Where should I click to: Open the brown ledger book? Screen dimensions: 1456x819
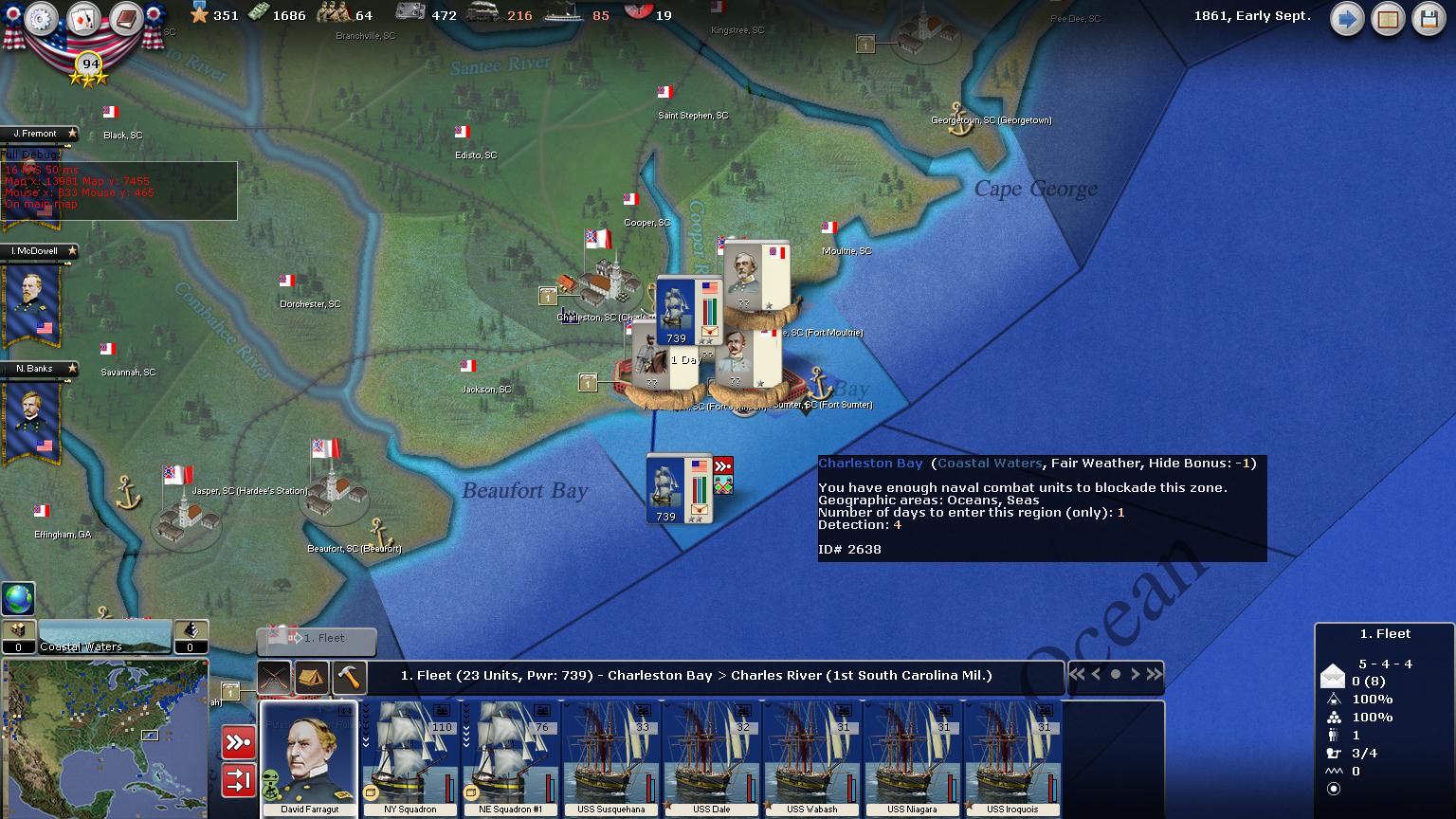(x=126, y=19)
